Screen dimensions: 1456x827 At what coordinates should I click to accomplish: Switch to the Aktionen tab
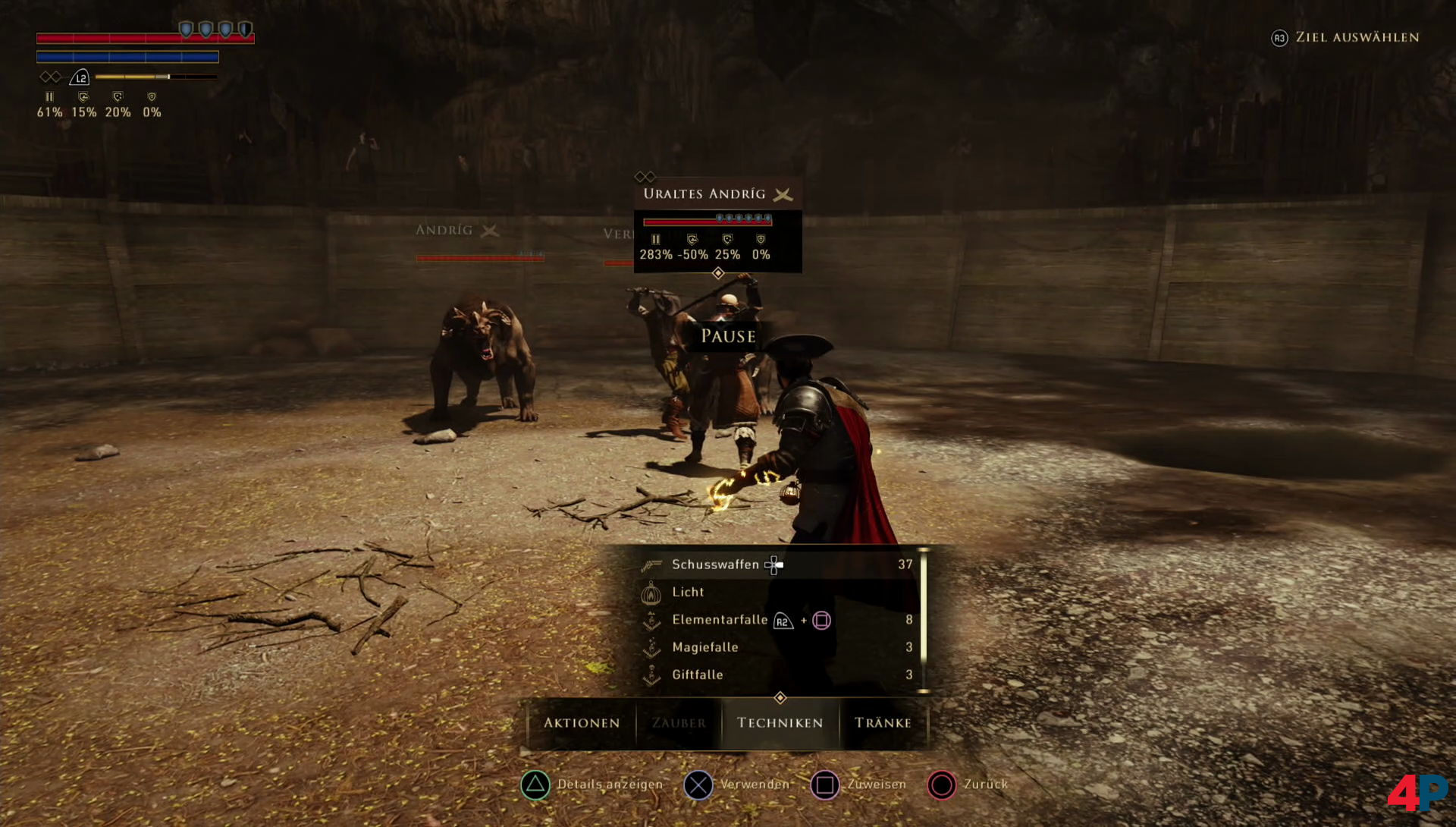(582, 723)
